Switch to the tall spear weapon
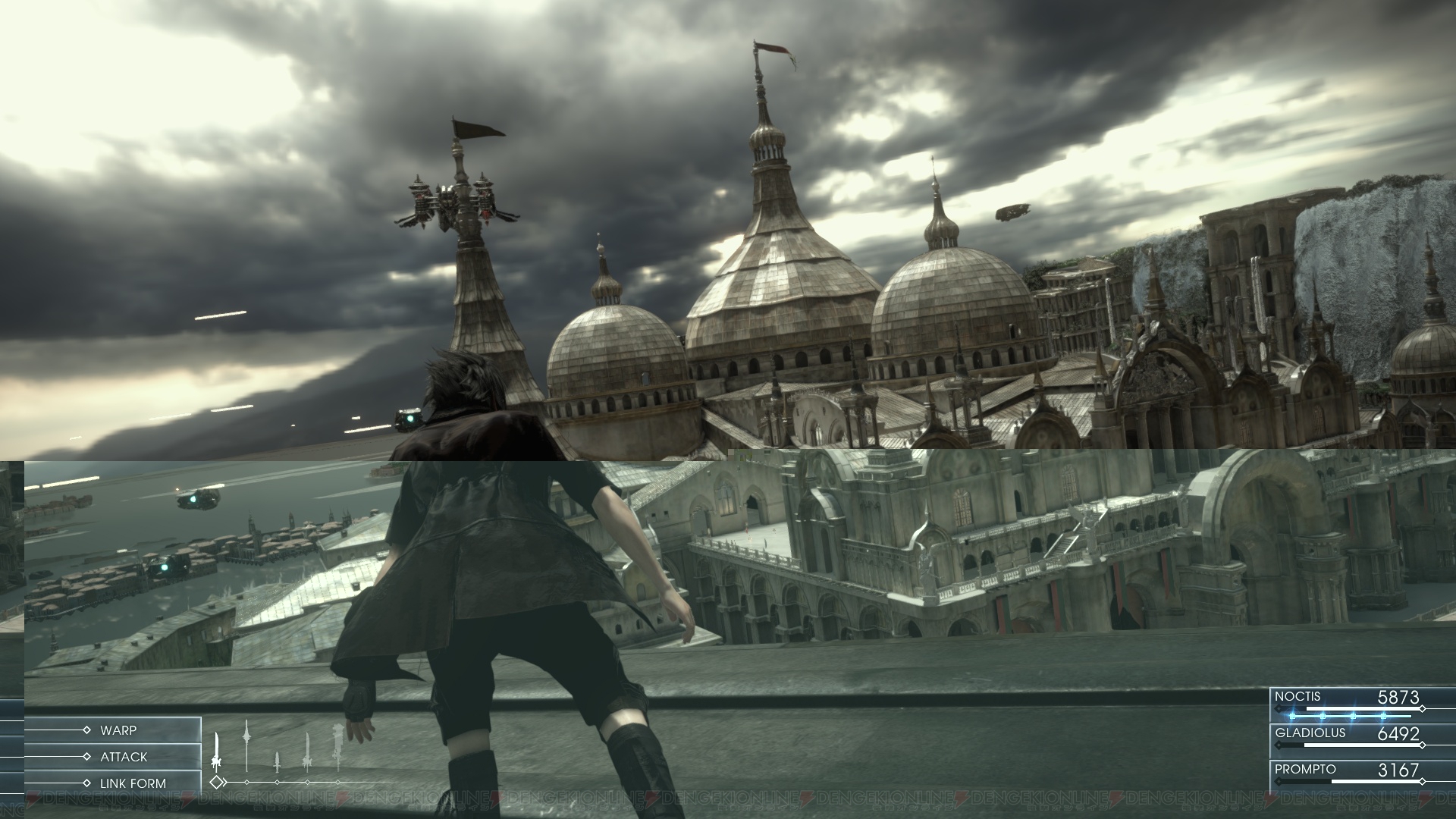The height and width of the screenshot is (819, 1456). (x=246, y=746)
